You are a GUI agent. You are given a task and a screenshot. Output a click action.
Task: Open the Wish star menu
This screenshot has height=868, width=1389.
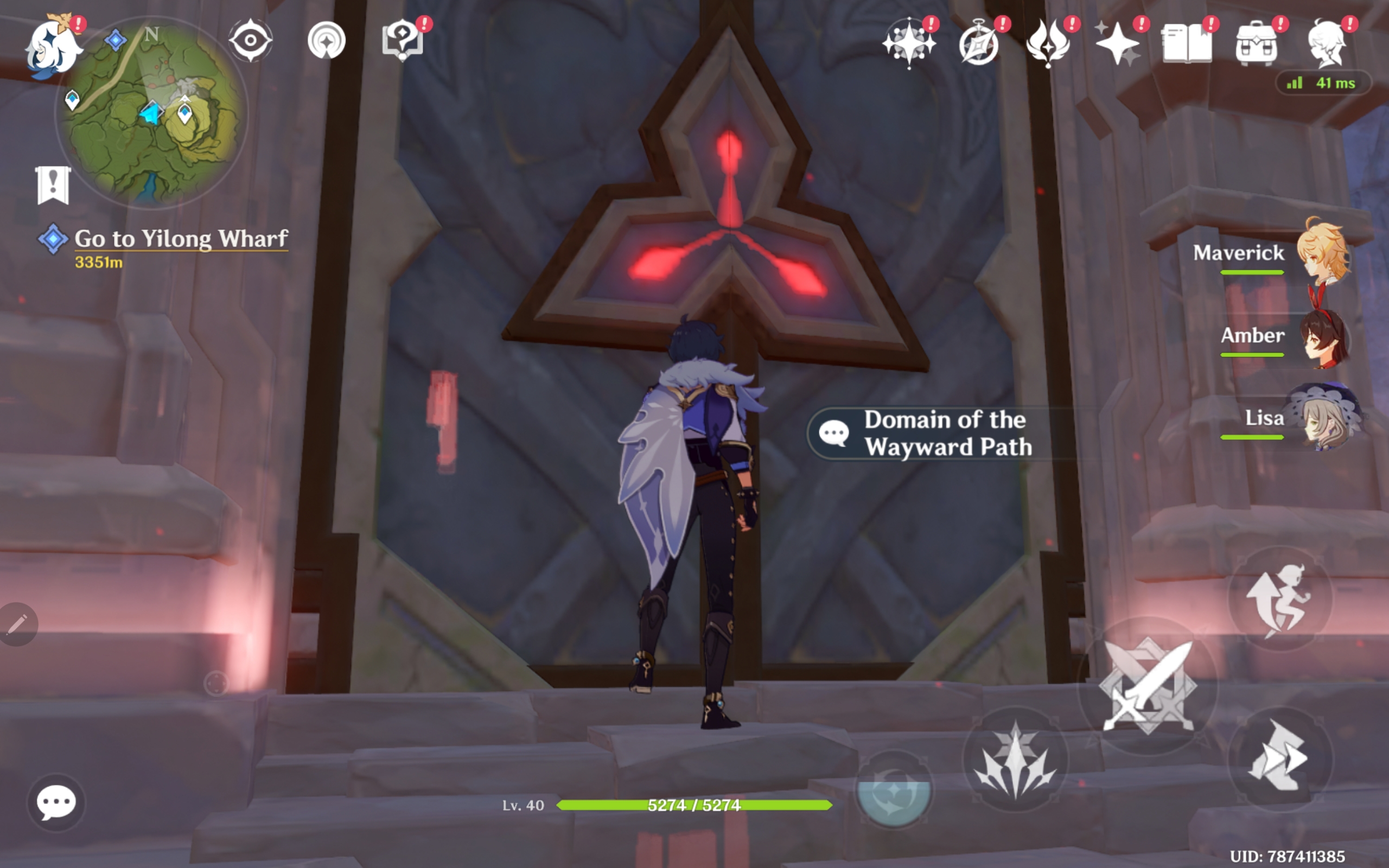tap(909, 42)
